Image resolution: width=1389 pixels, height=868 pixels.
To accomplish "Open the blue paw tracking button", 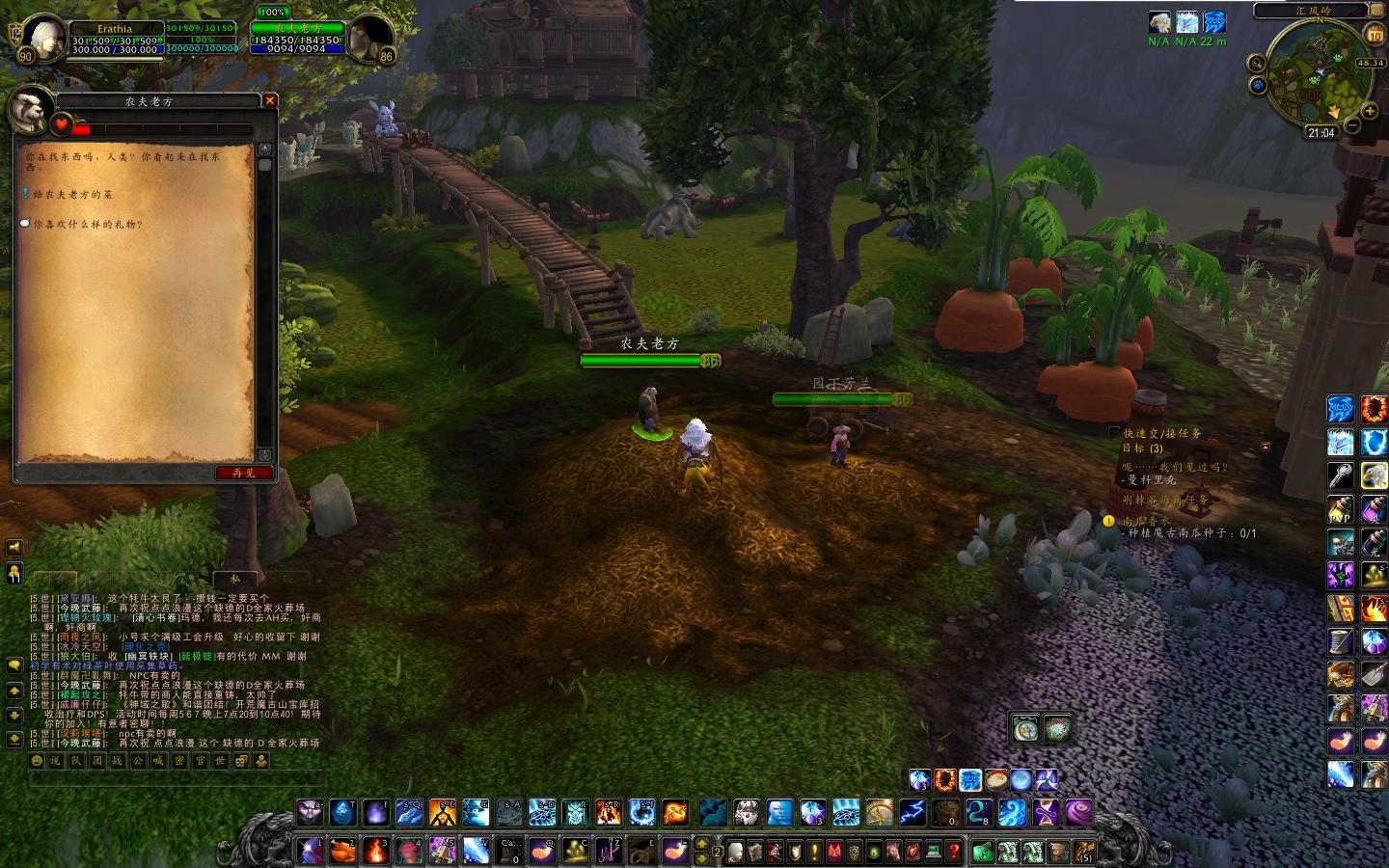I will [x=1260, y=85].
